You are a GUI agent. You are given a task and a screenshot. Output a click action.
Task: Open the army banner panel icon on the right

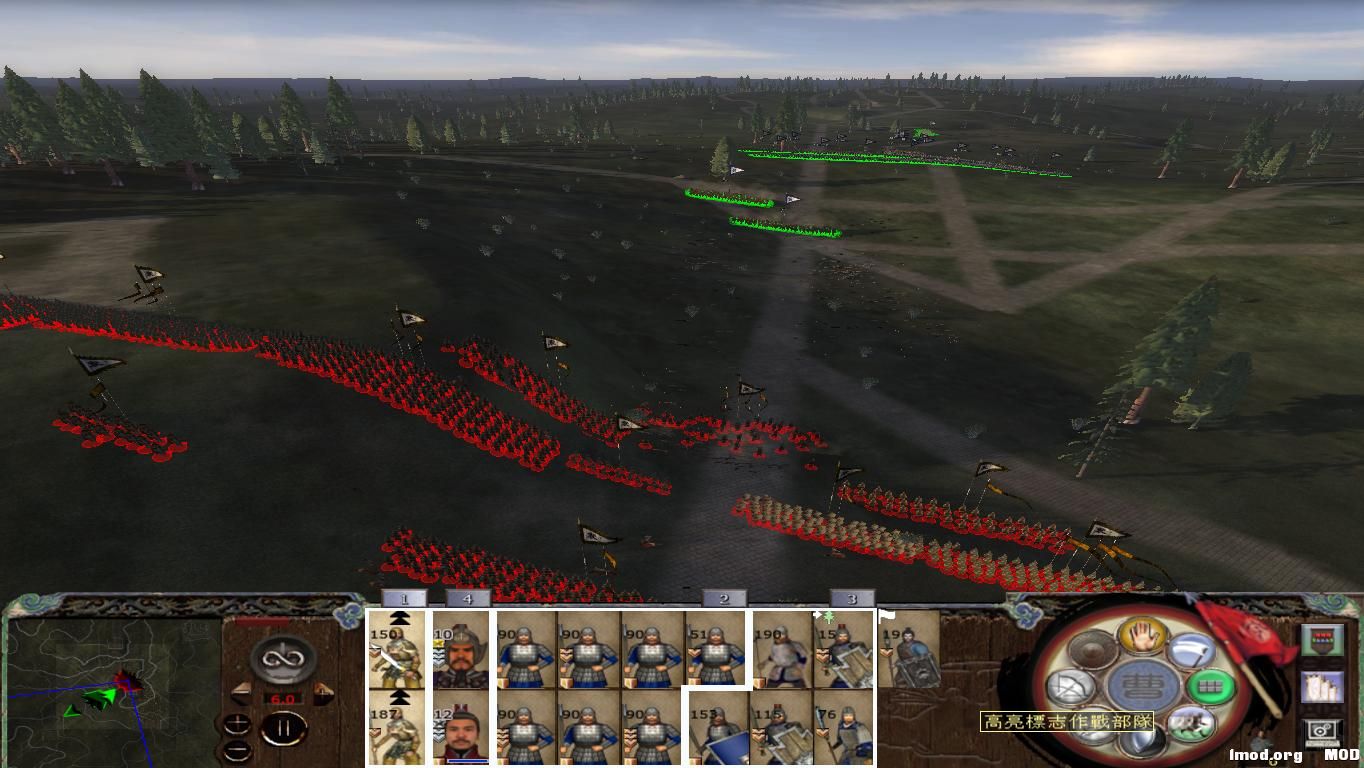(x=1322, y=640)
